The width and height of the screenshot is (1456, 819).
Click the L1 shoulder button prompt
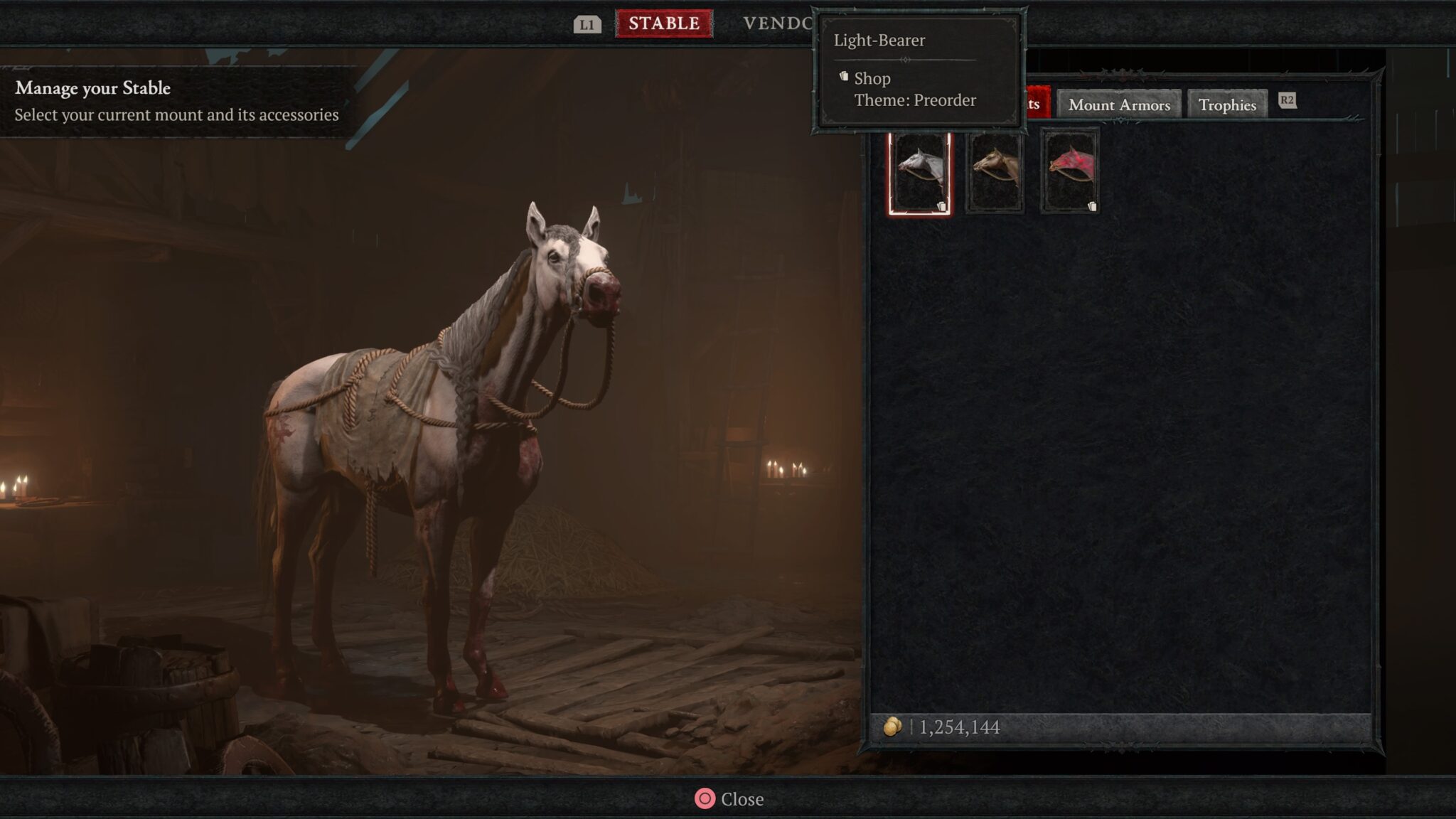587,23
